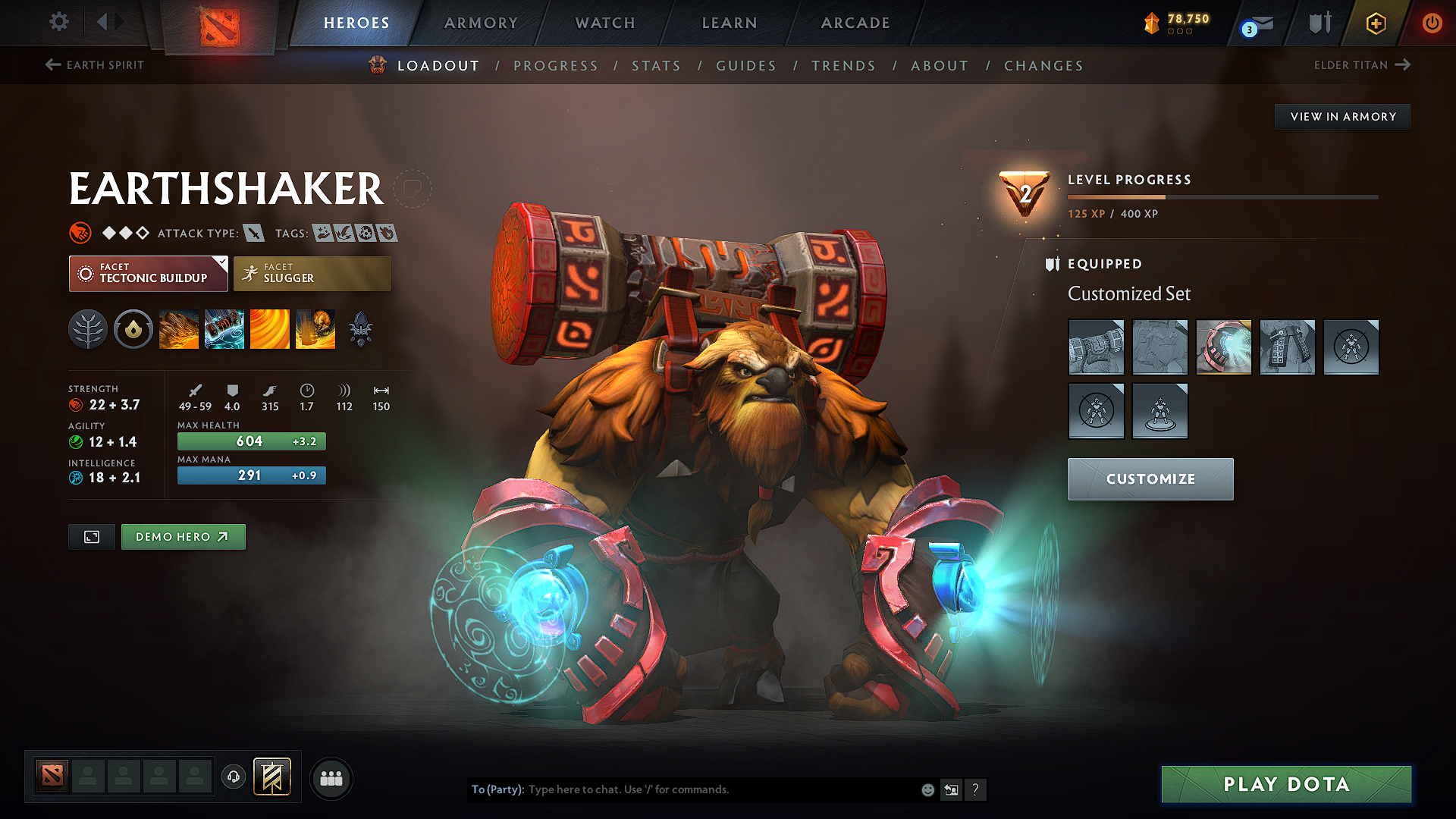Inspect the Aghanim's Scepter upgrade icon

(361, 329)
